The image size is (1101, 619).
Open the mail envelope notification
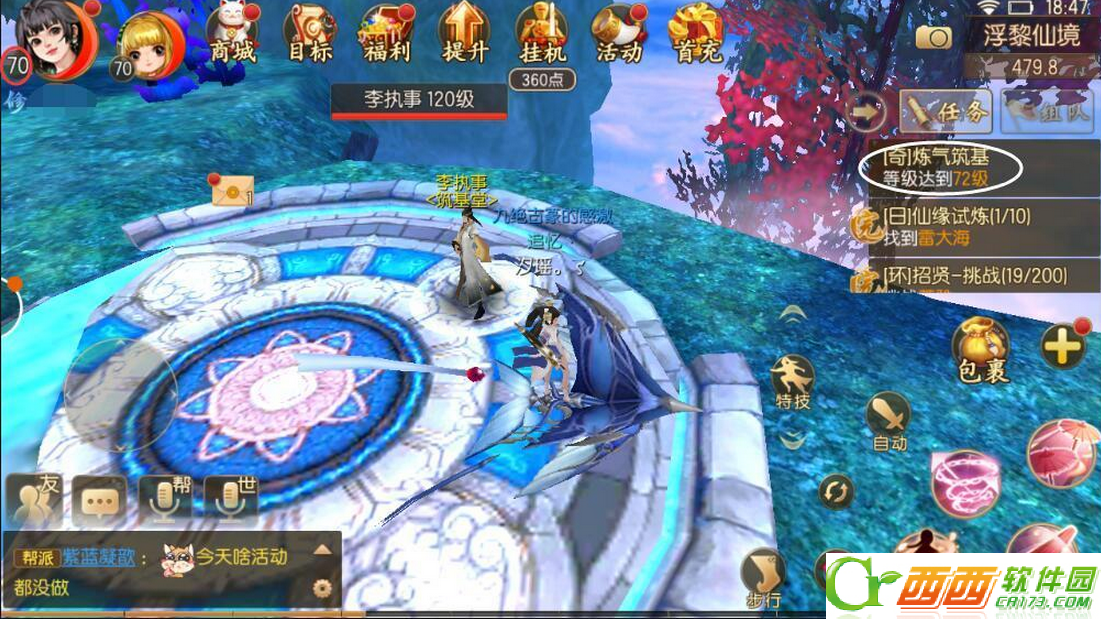pyautogui.click(x=228, y=188)
